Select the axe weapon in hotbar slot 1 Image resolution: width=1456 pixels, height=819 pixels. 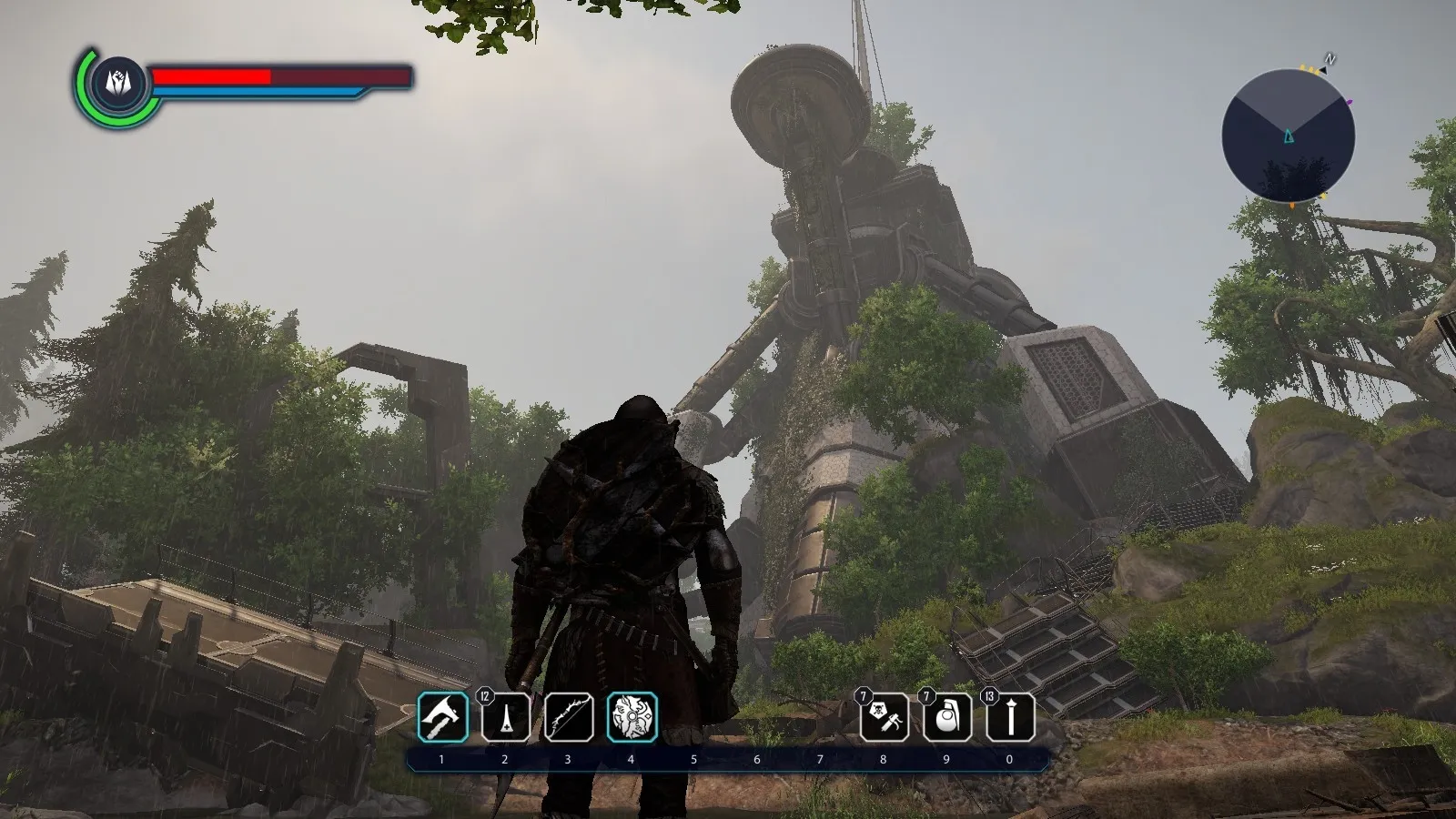442,717
